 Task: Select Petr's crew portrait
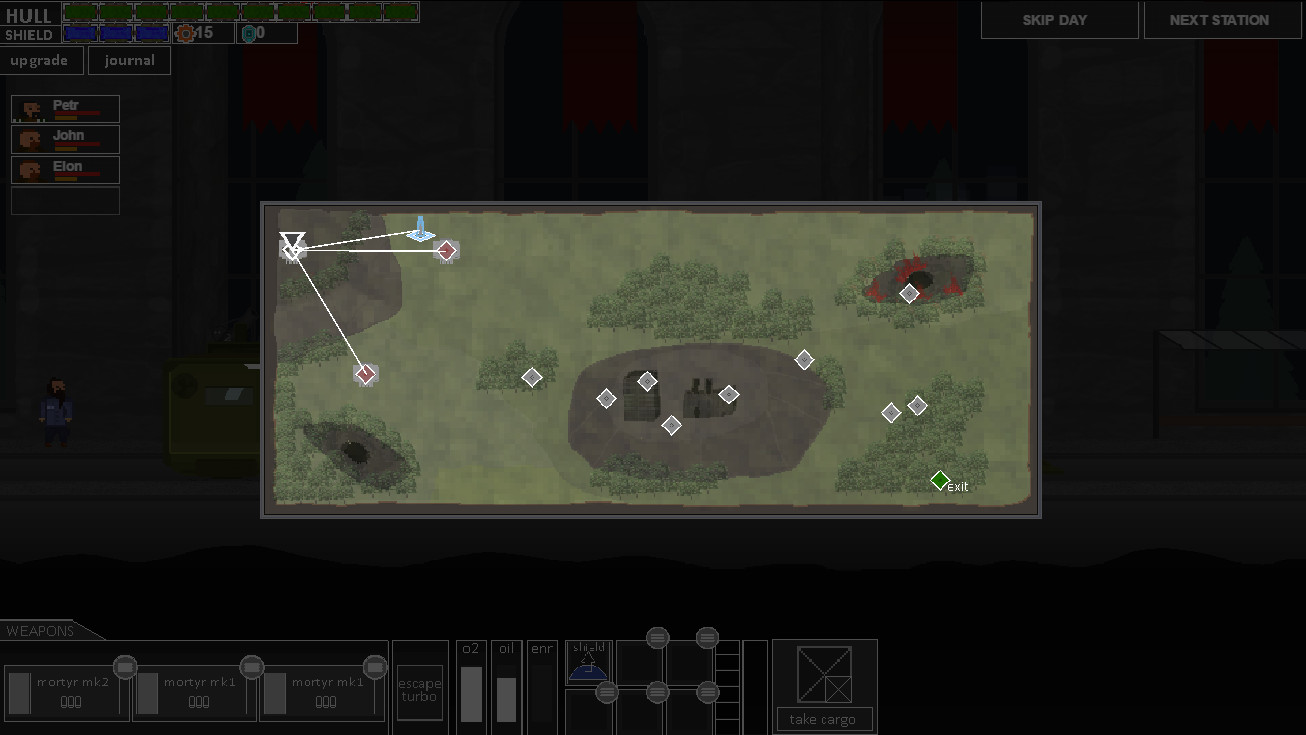click(x=65, y=108)
